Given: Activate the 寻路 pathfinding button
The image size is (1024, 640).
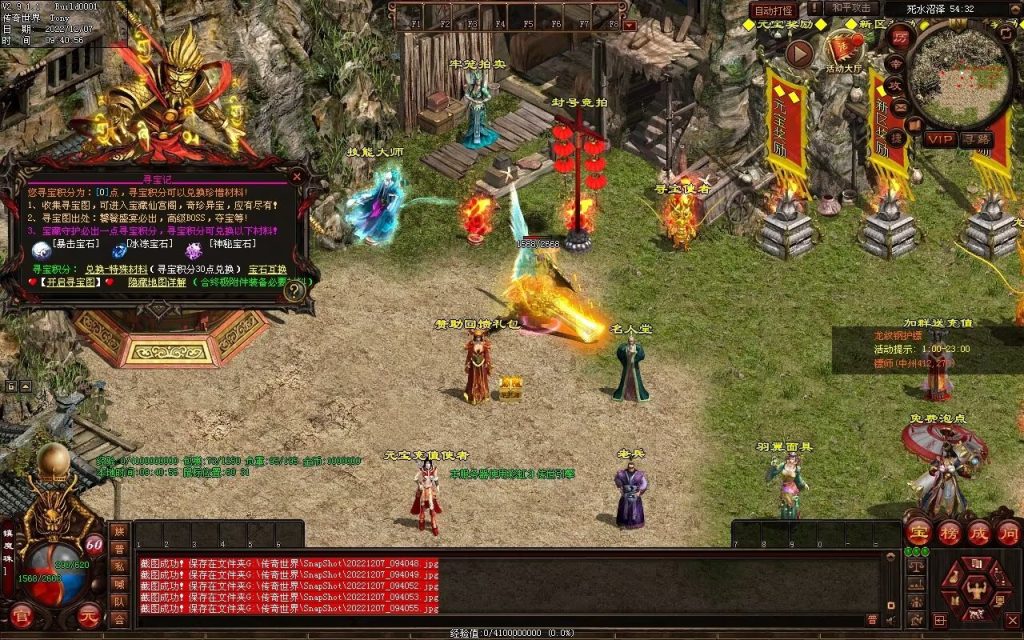Looking at the screenshot, I should coord(977,139).
